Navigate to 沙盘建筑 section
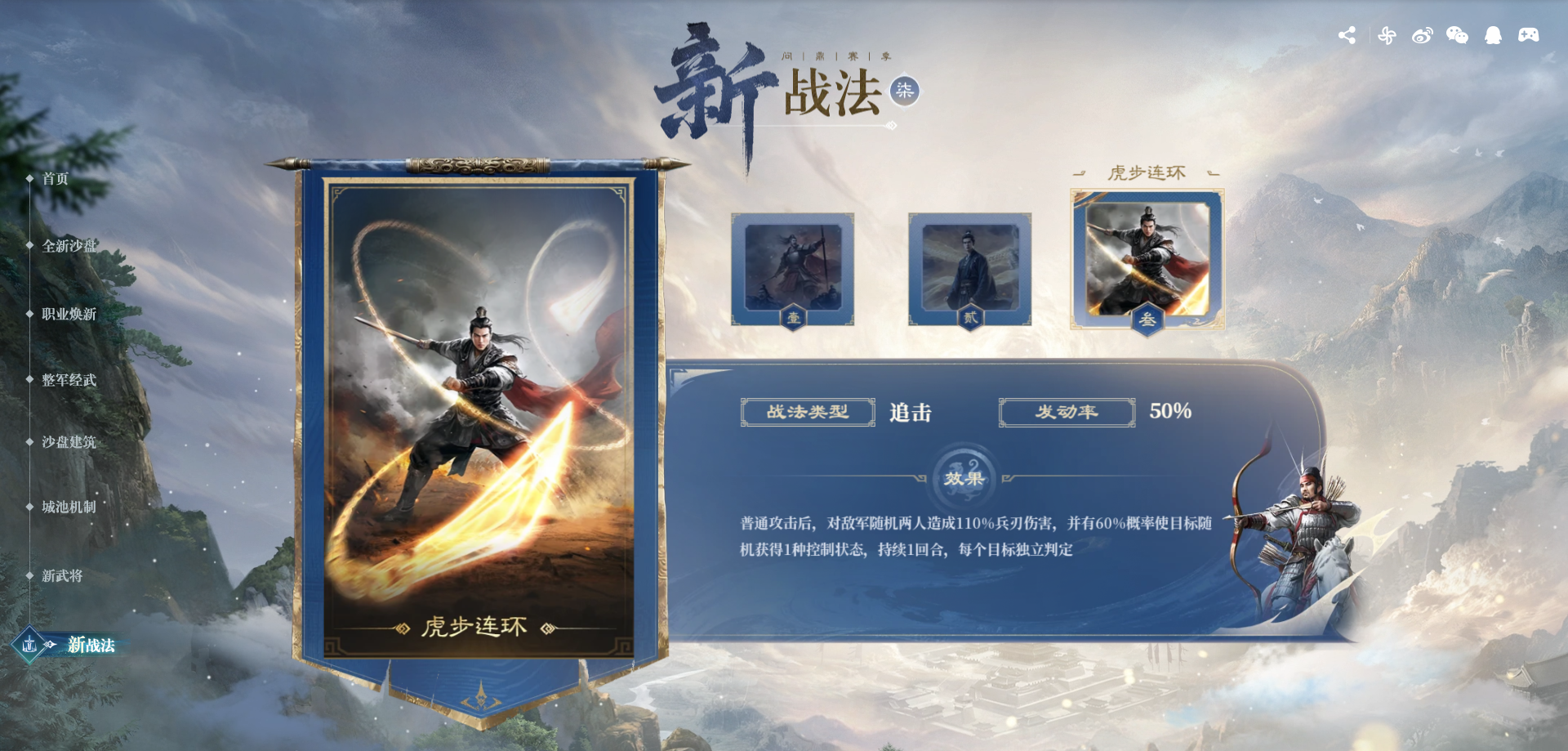 [x=69, y=443]
